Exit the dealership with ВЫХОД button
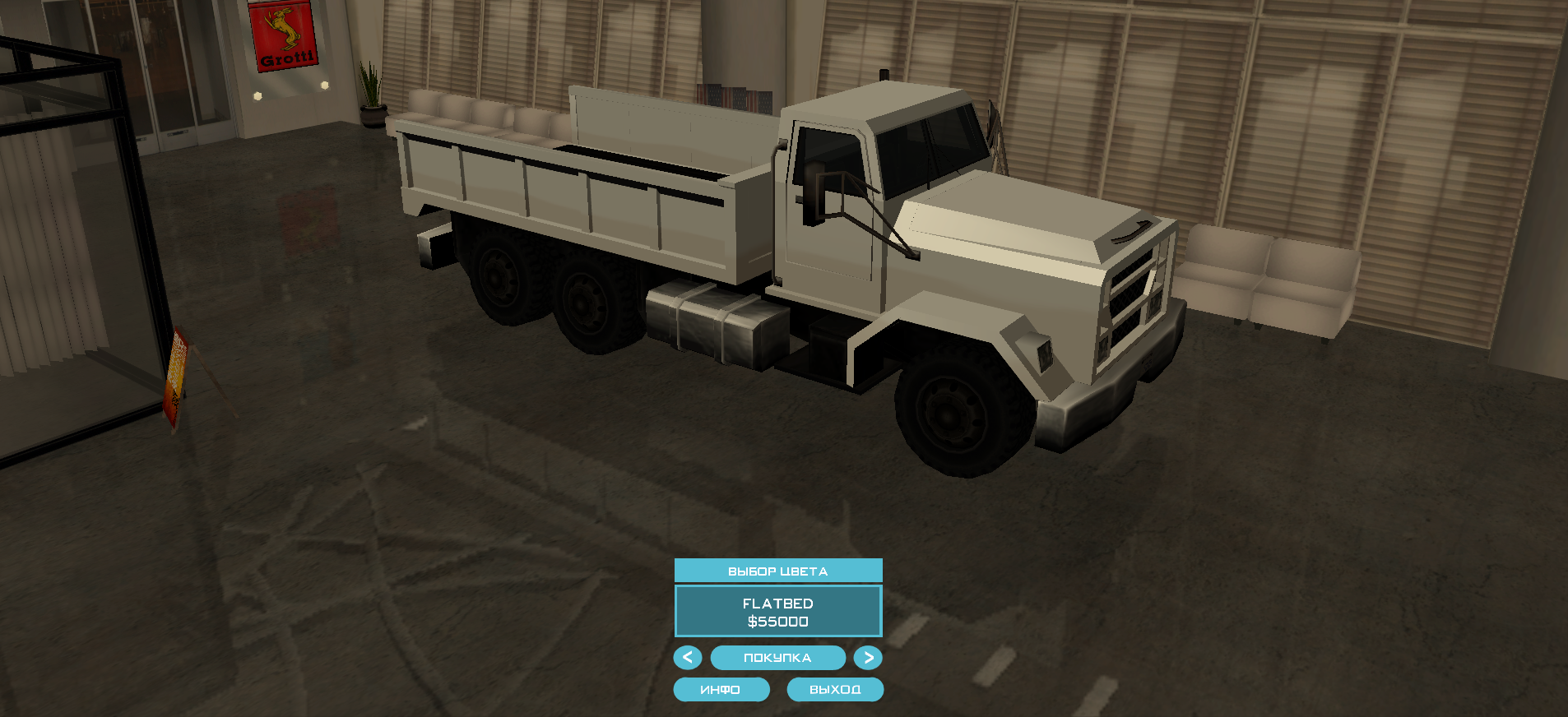The height and width of the screenshot is (717, 1568). click(835, 690)
